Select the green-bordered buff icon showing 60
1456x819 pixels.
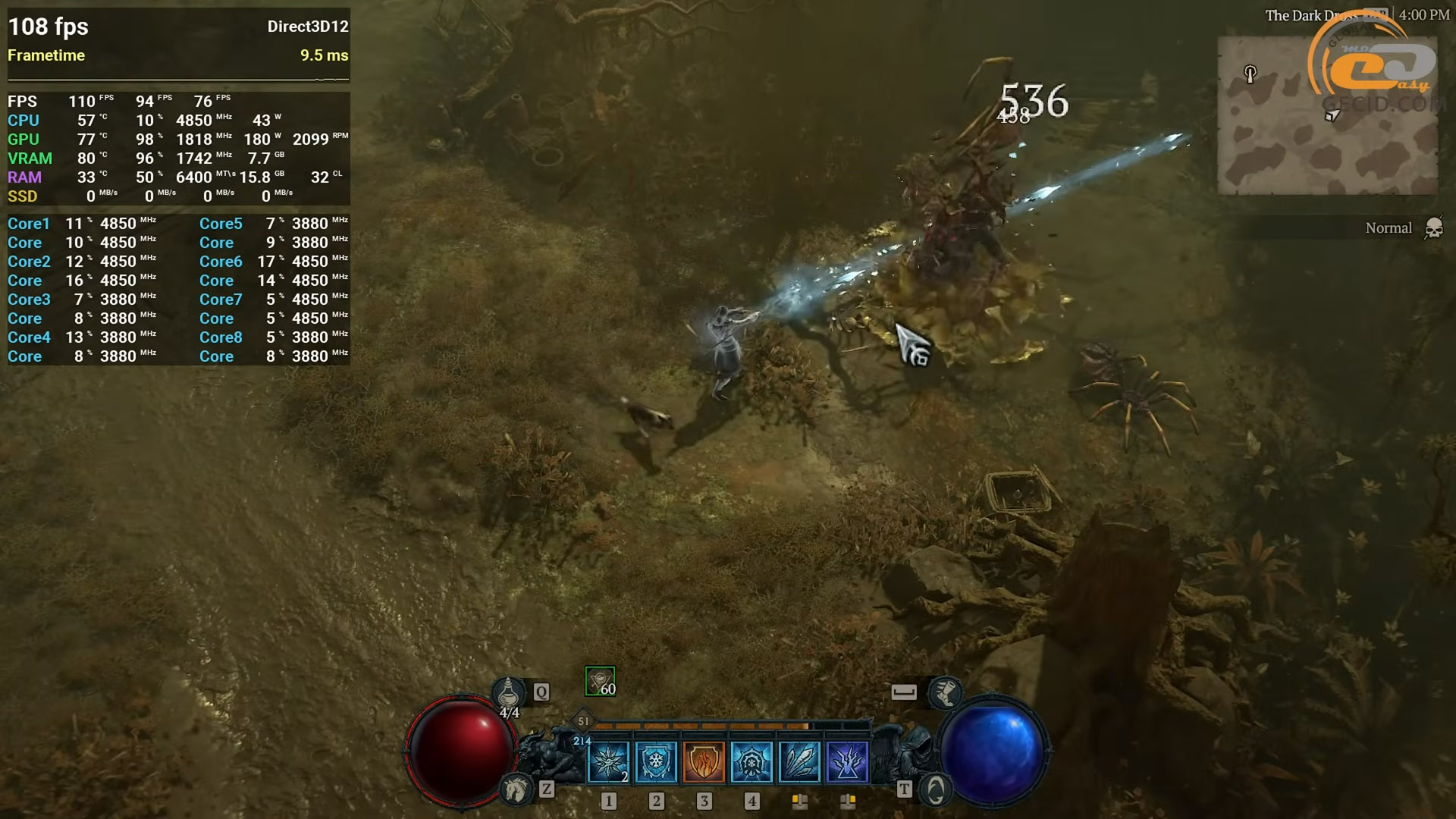pos(600,681)
